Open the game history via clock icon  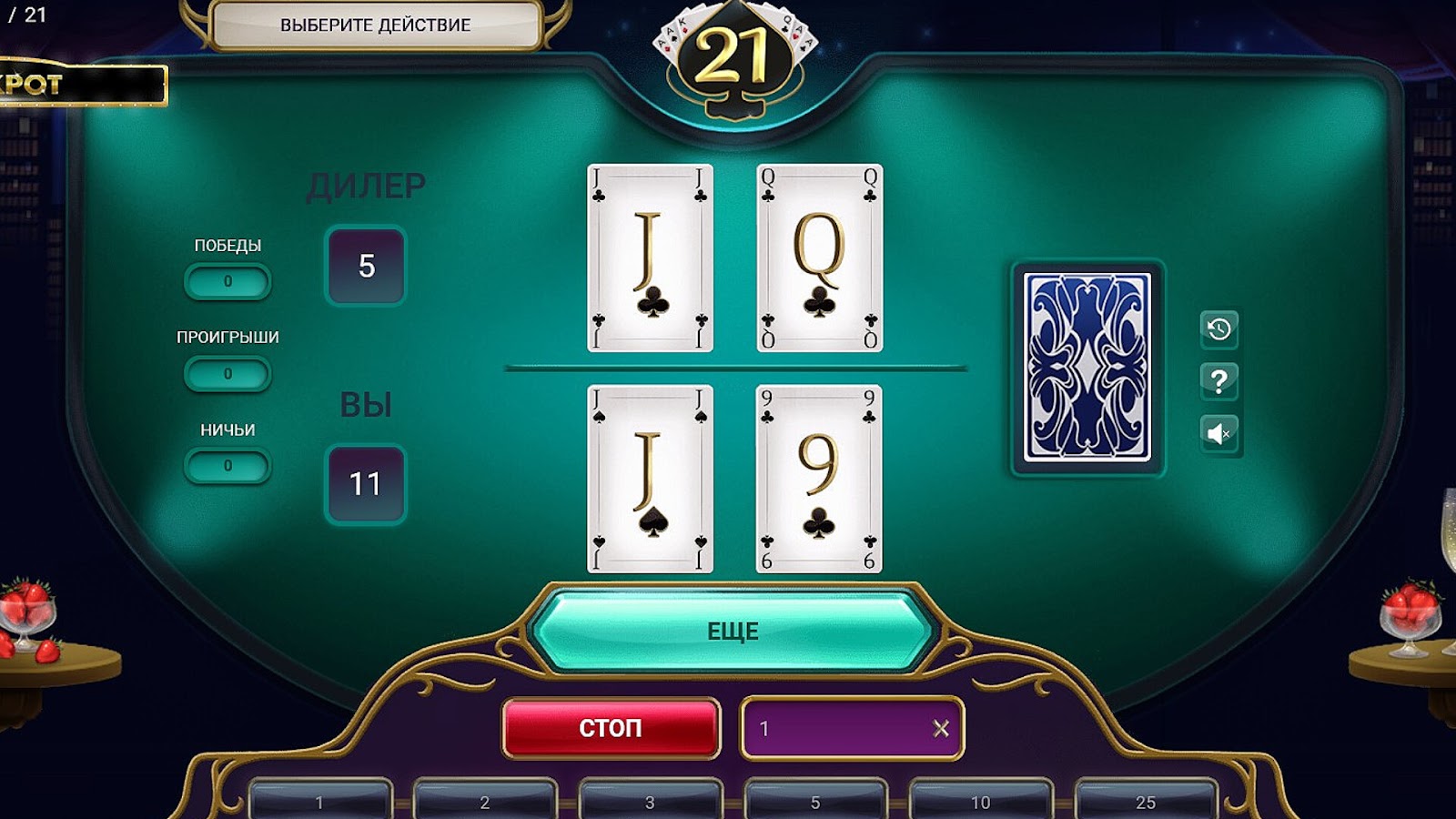click(1220, 329)
